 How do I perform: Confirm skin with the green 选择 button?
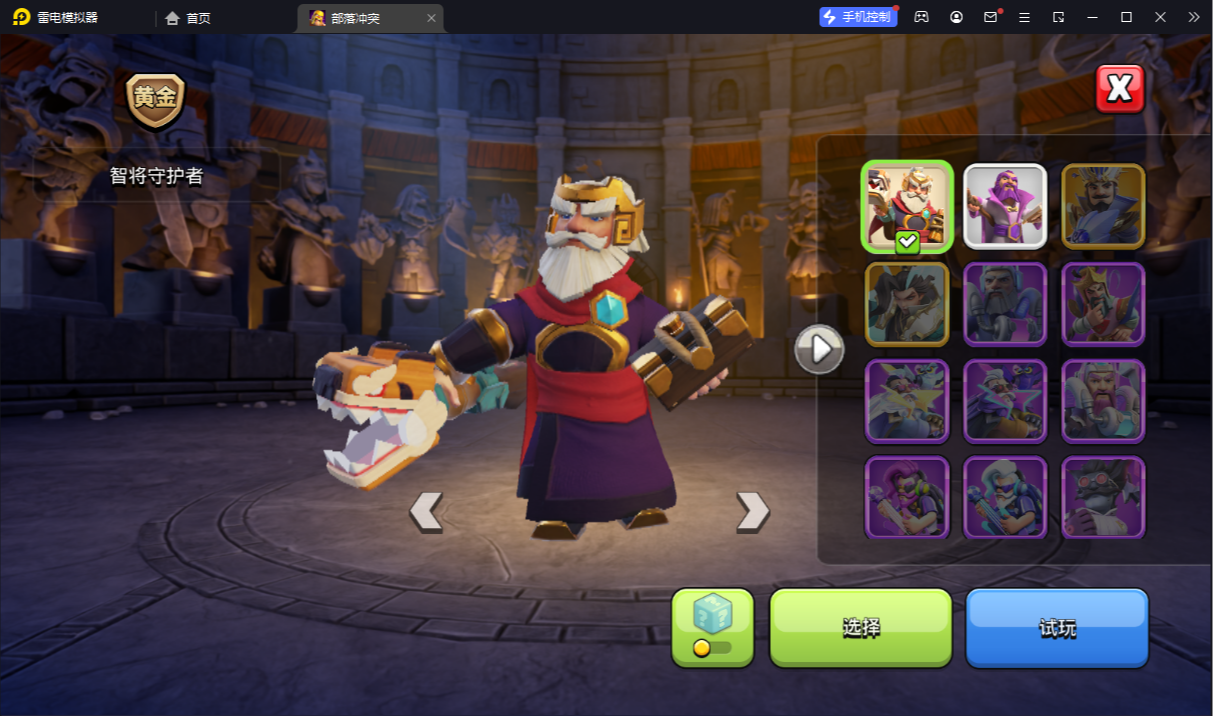(860, 627)
